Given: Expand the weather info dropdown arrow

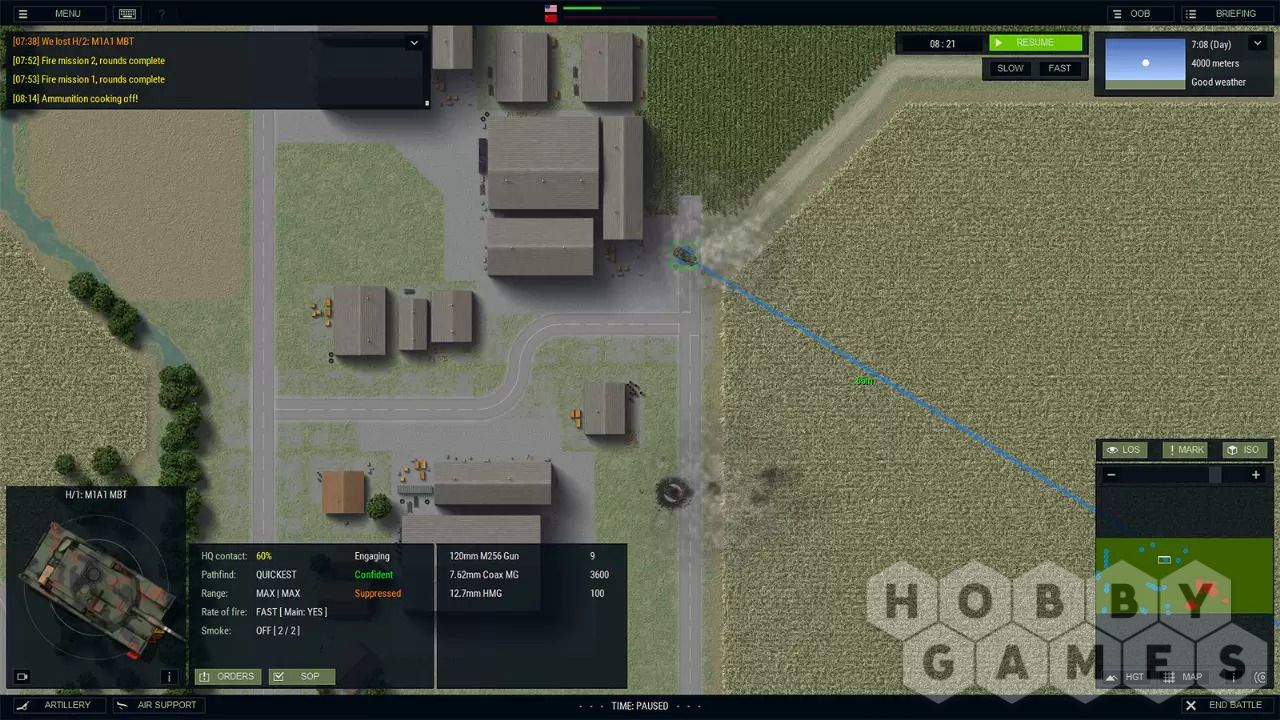Looking at the screenshot, I should 1257,44.
